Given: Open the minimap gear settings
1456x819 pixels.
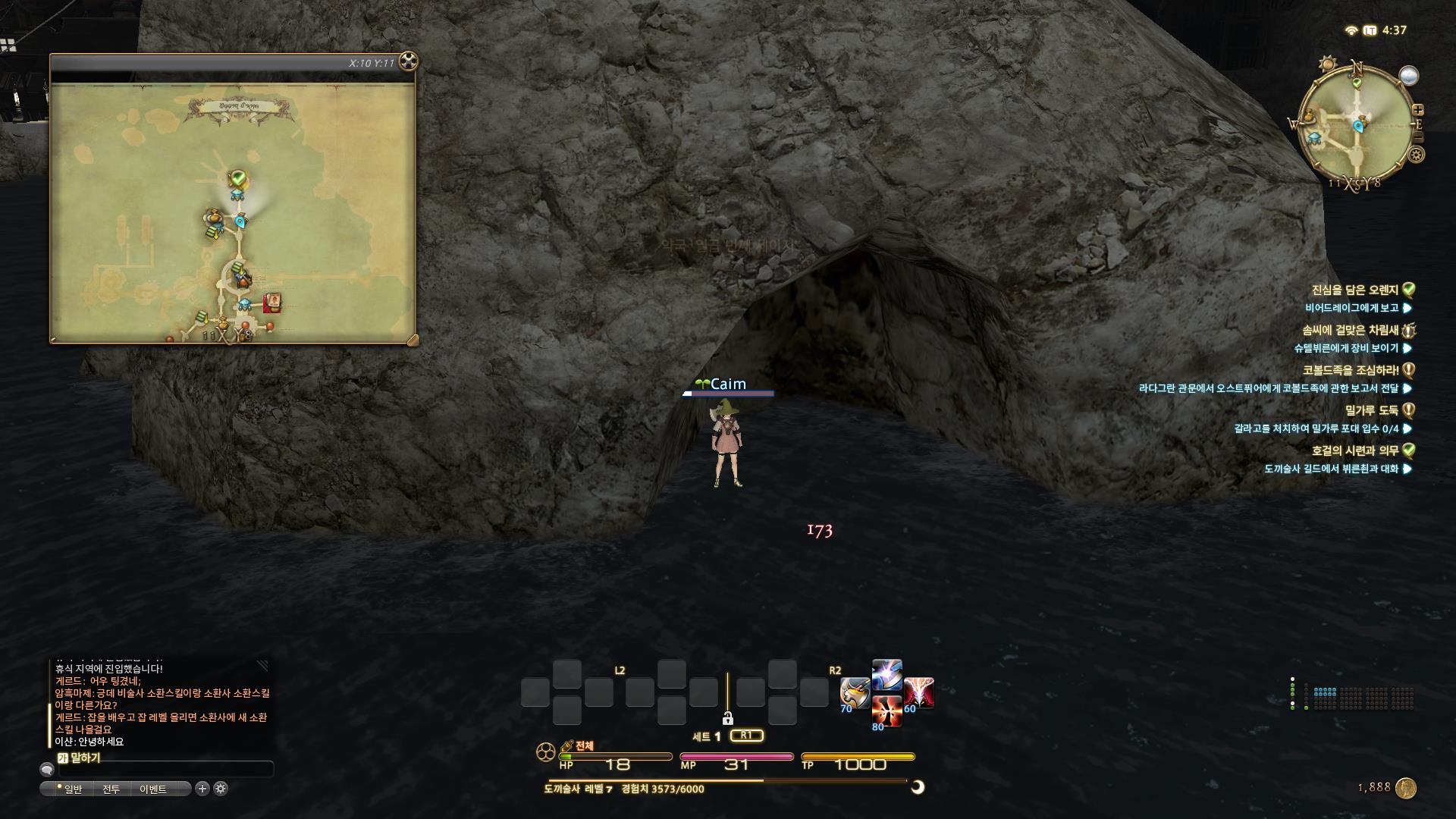Looking at the screenshot, I should click(x=1416, y=155).
